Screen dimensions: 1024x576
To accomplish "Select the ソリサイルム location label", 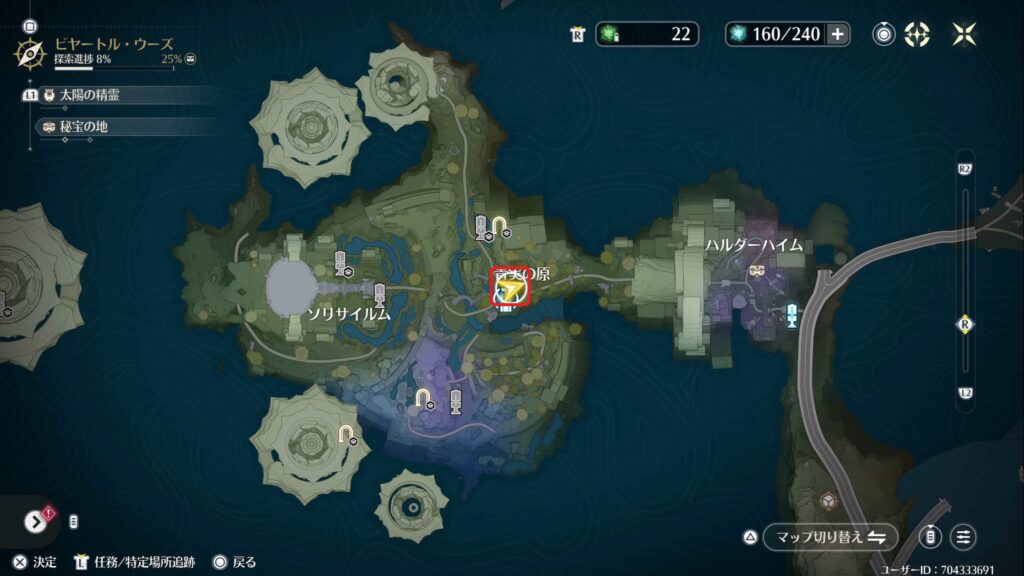I will coord(347,314).
